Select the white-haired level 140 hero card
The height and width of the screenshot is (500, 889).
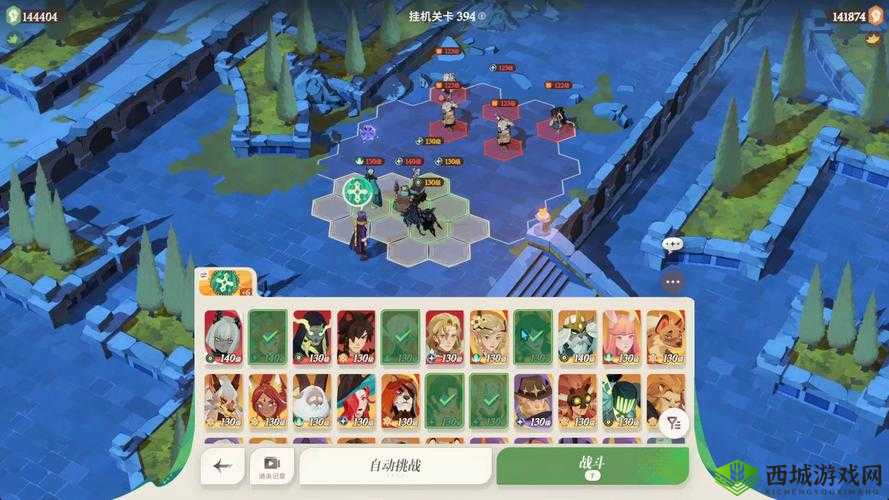pyautogui.click(x=223, y=336)
